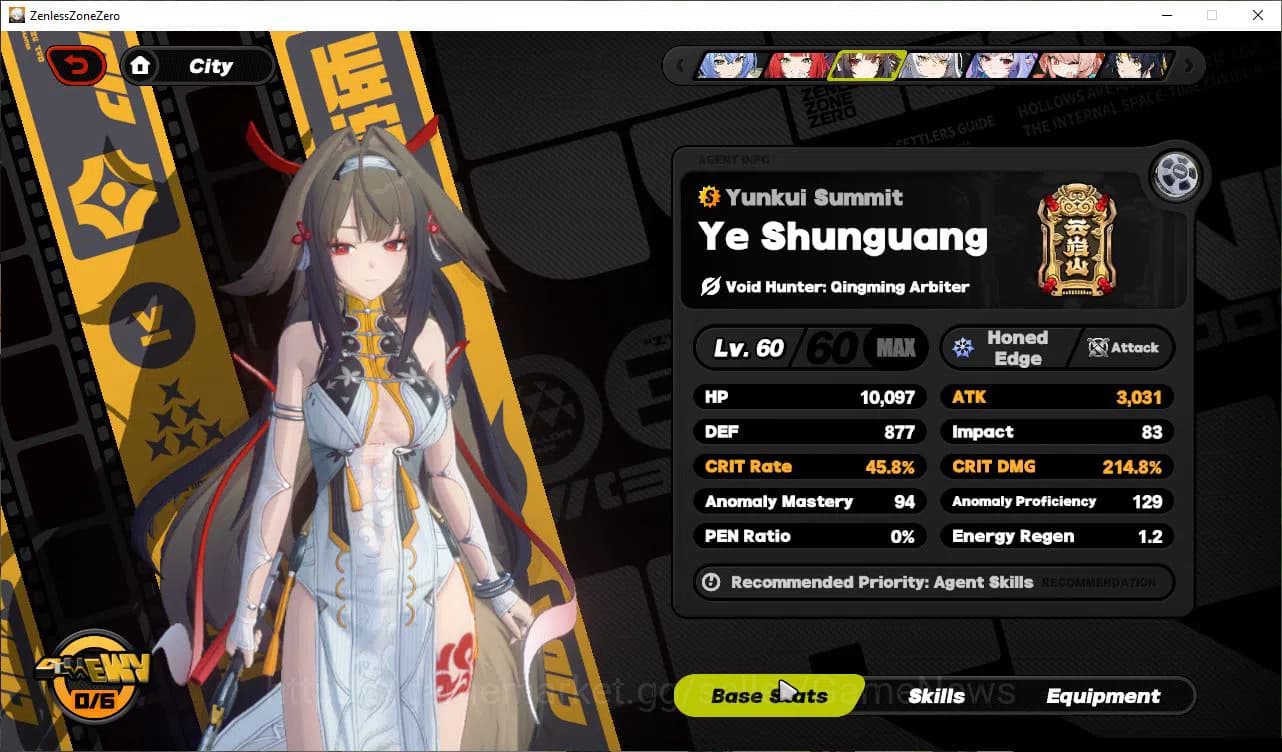Select the currently highlighted Ye Shunguang portrait
Screen dimensions: 1282x752
click(866, 65)
